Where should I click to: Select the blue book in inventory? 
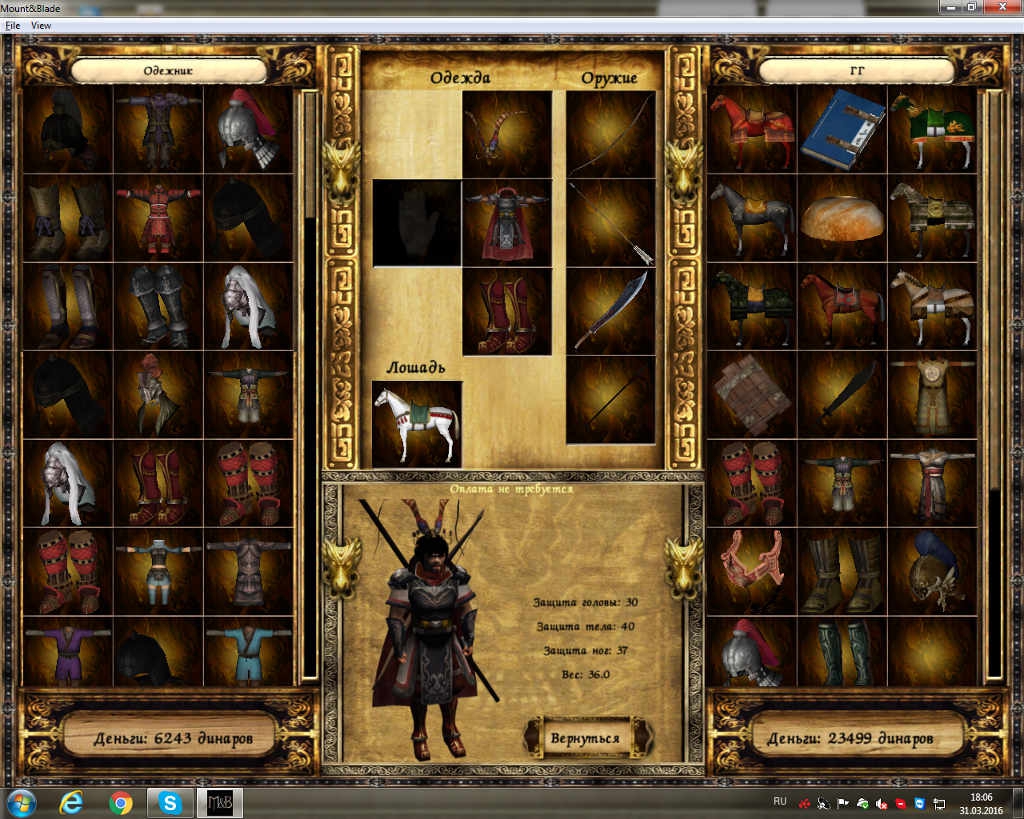click(842, 129)
